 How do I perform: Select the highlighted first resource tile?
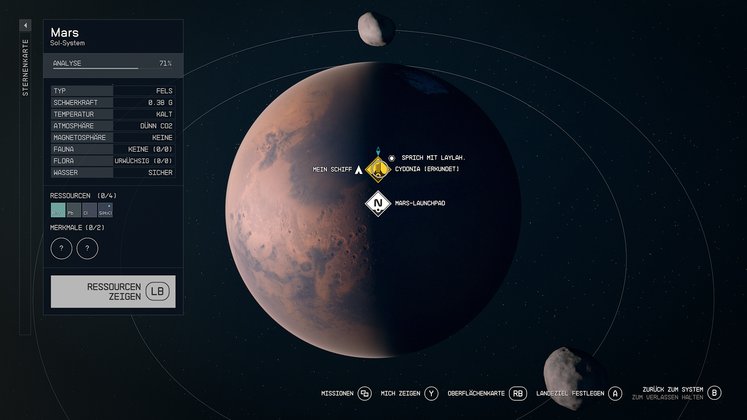[58, 211]
